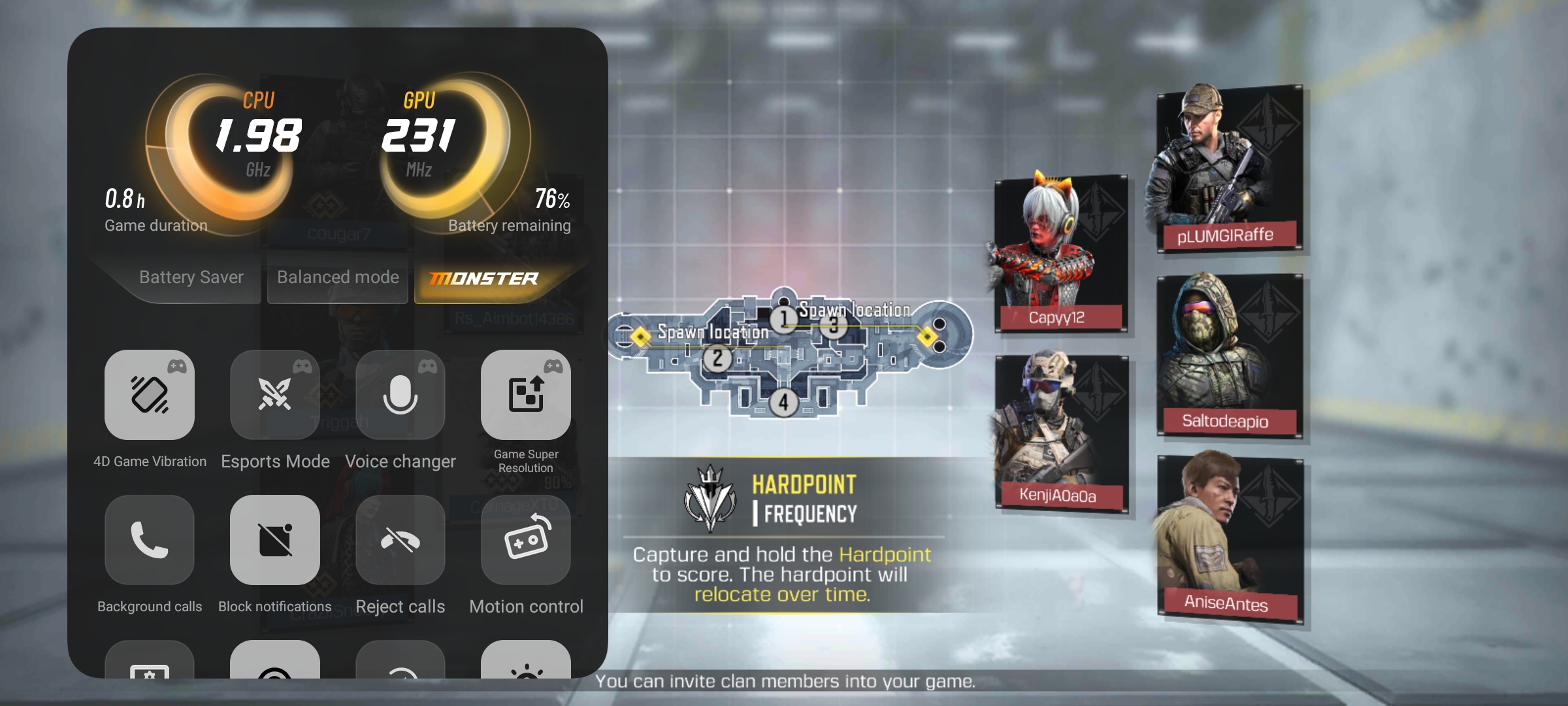Enable Esports Mode

275,395
